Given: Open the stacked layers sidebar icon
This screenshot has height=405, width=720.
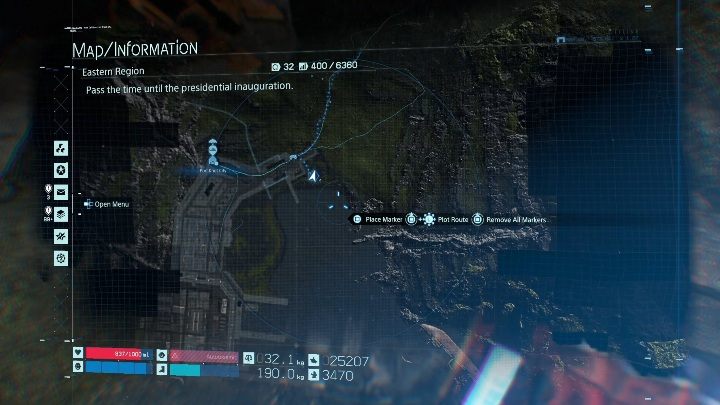Looking at the screenshot, I should point(61,214).
